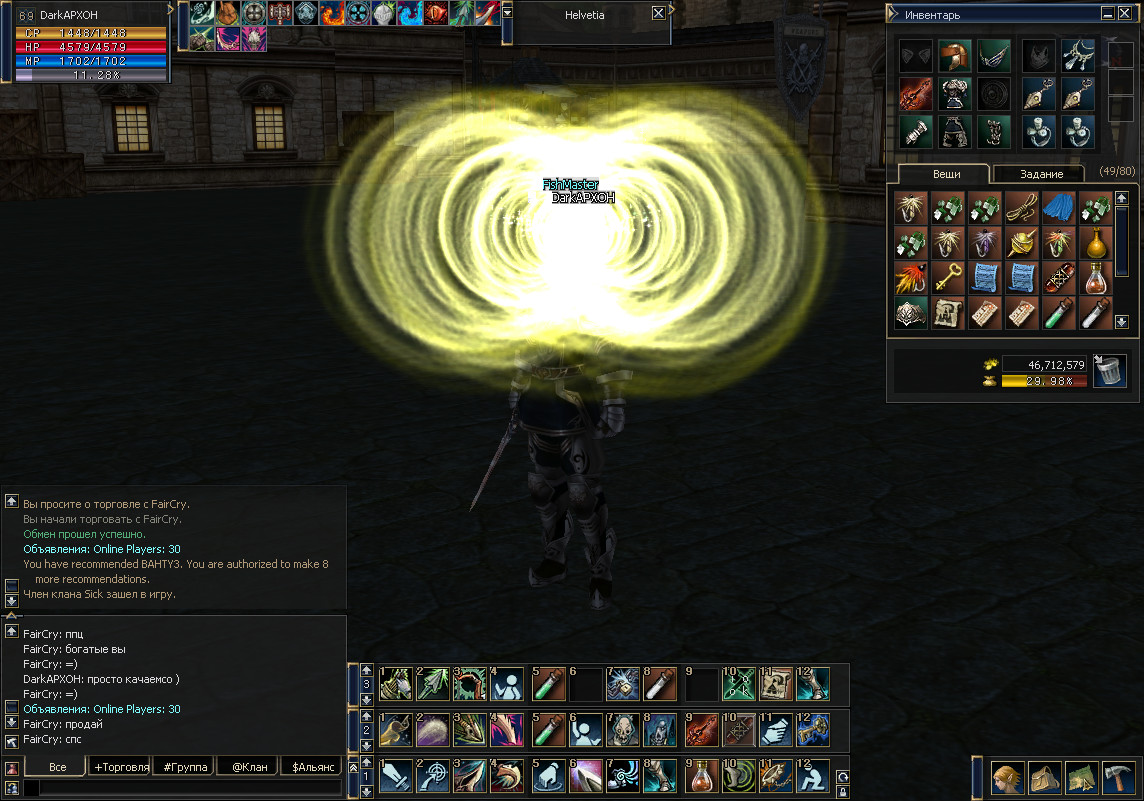
Task: Open the character portrait menu button
Action: pyautogui.click(x=1007, y=777)
